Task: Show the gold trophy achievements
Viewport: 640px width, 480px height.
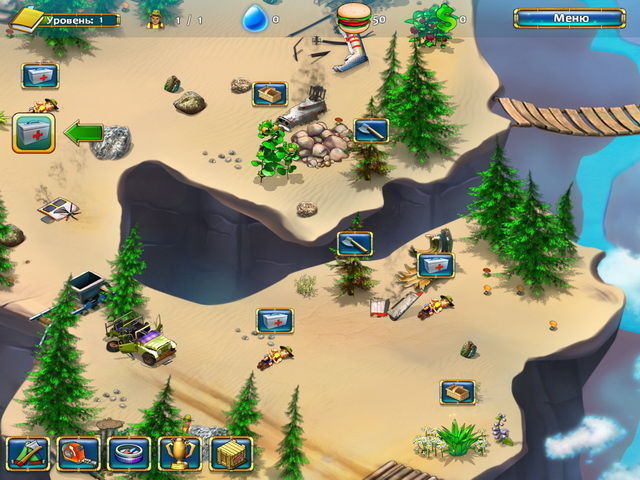Action: (180, 453)
